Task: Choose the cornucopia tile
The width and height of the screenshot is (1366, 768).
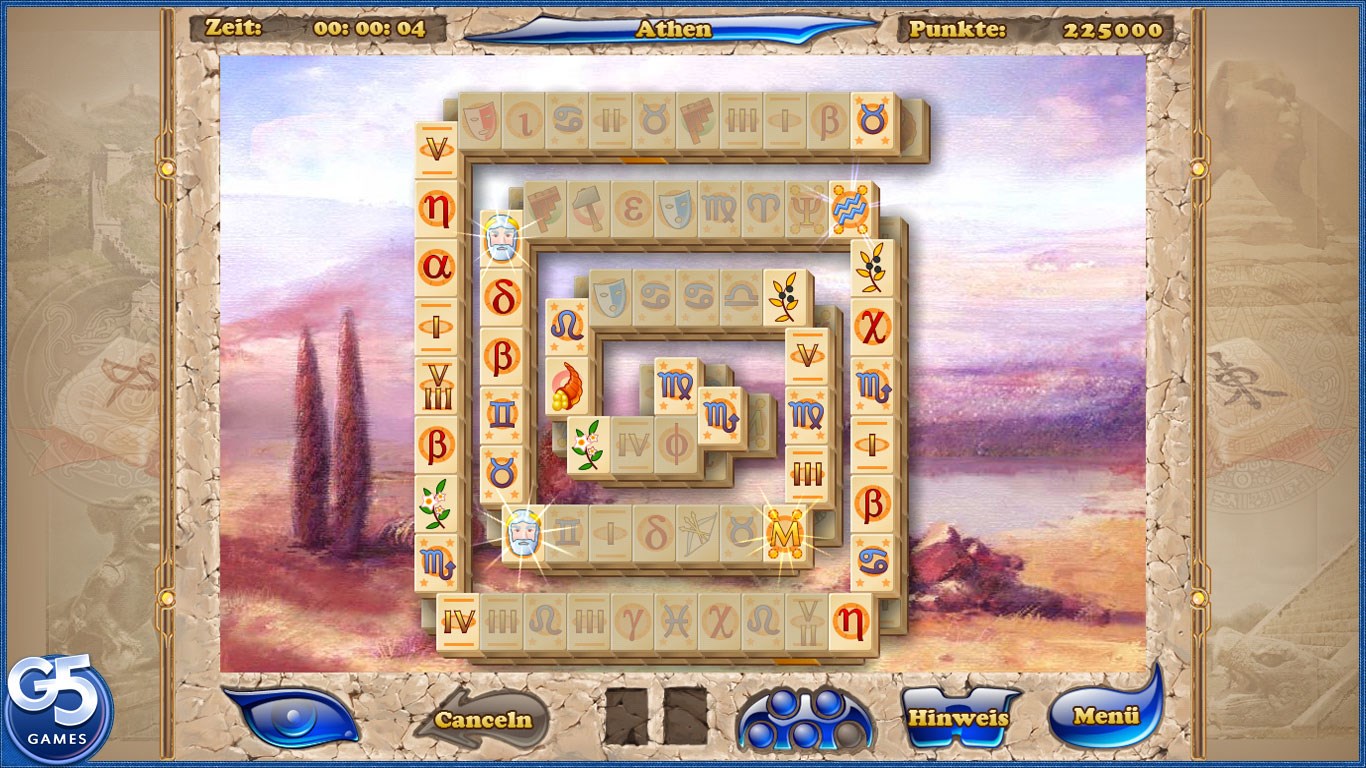Action: [565, 387]
